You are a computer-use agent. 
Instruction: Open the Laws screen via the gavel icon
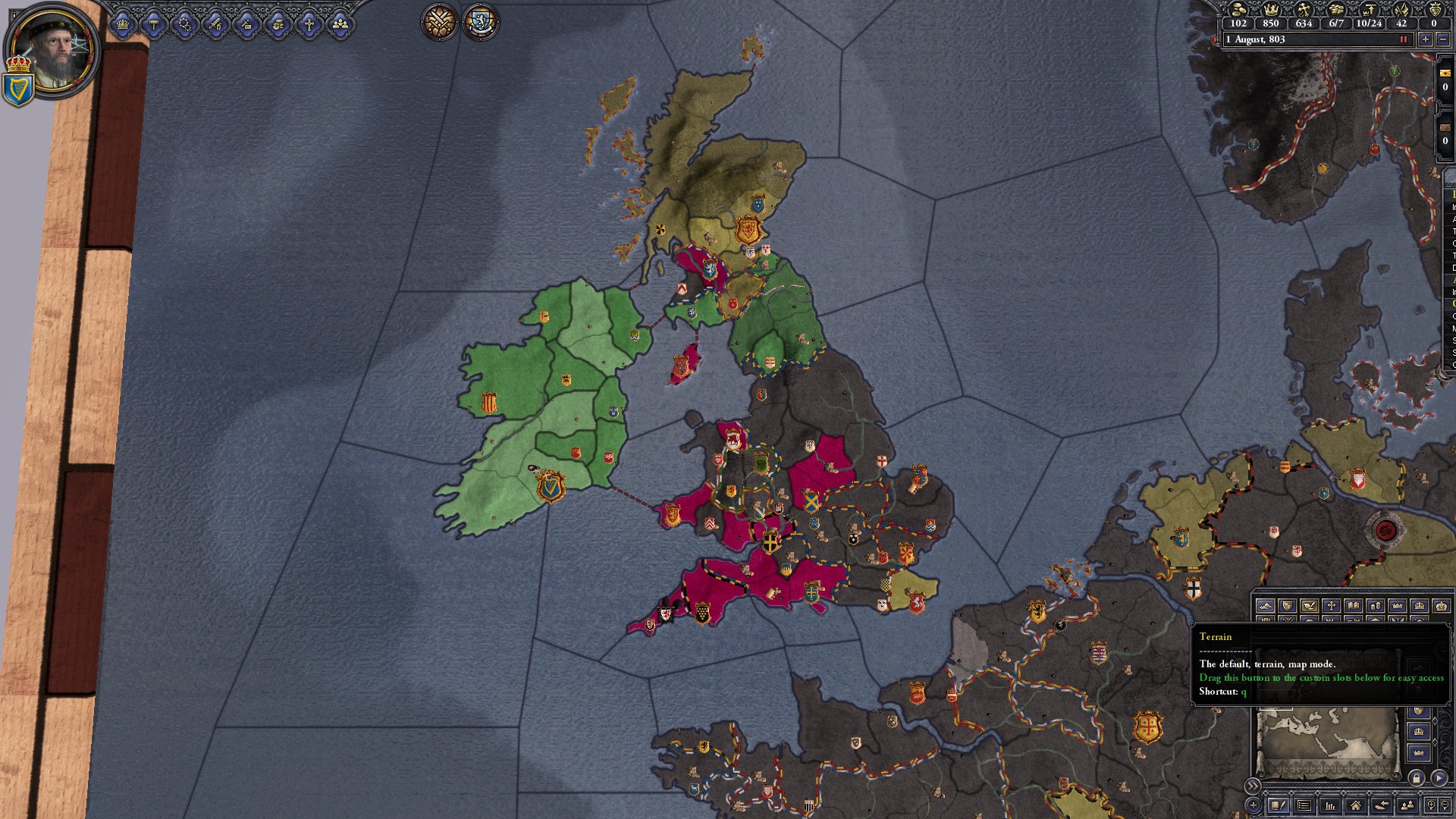(155, 24)
